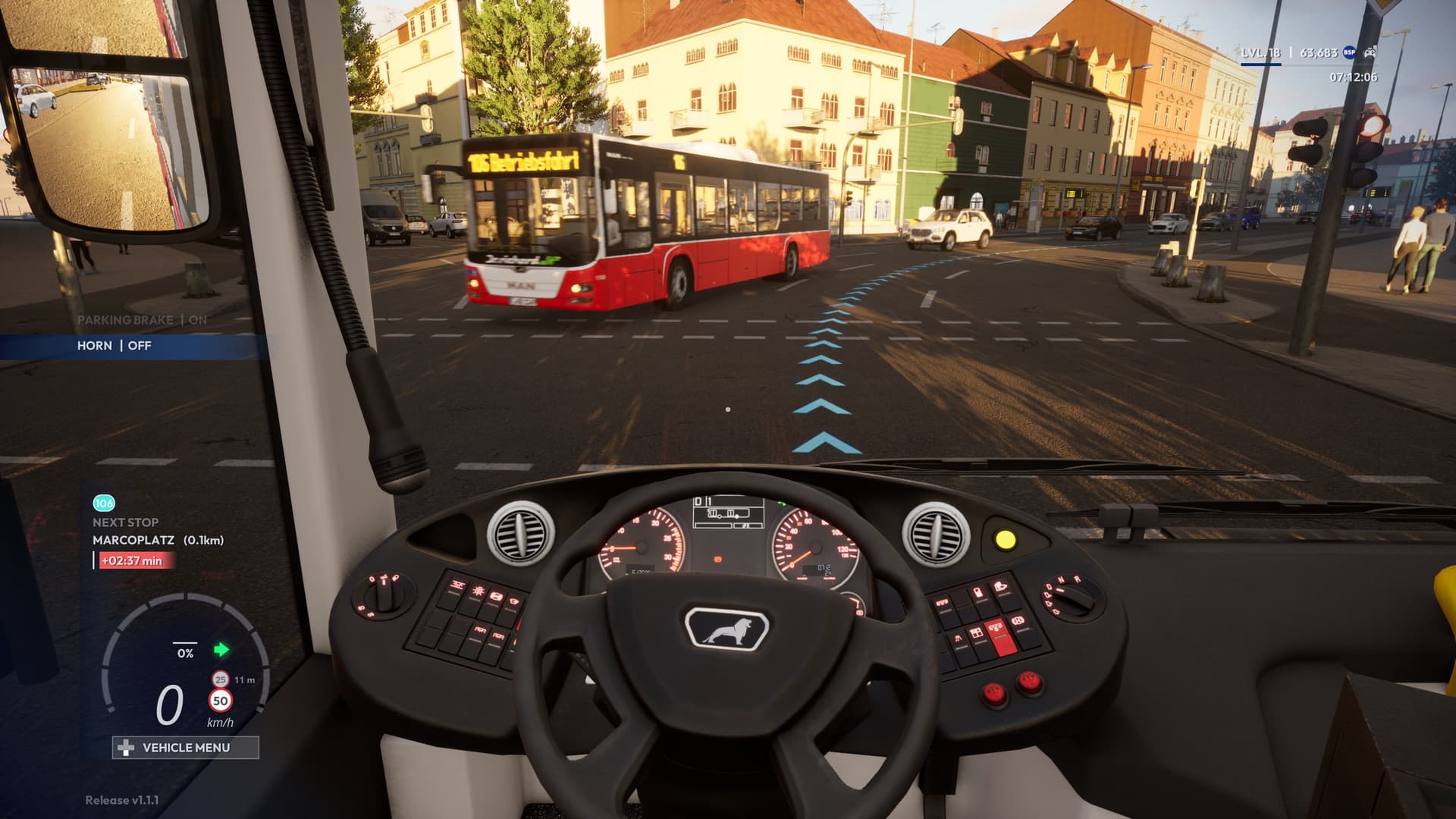Select the highlighted HORN interaction entry
The height and width of the screenshot is (819, 1456).
pyautogui.click(x=115, y=346)
